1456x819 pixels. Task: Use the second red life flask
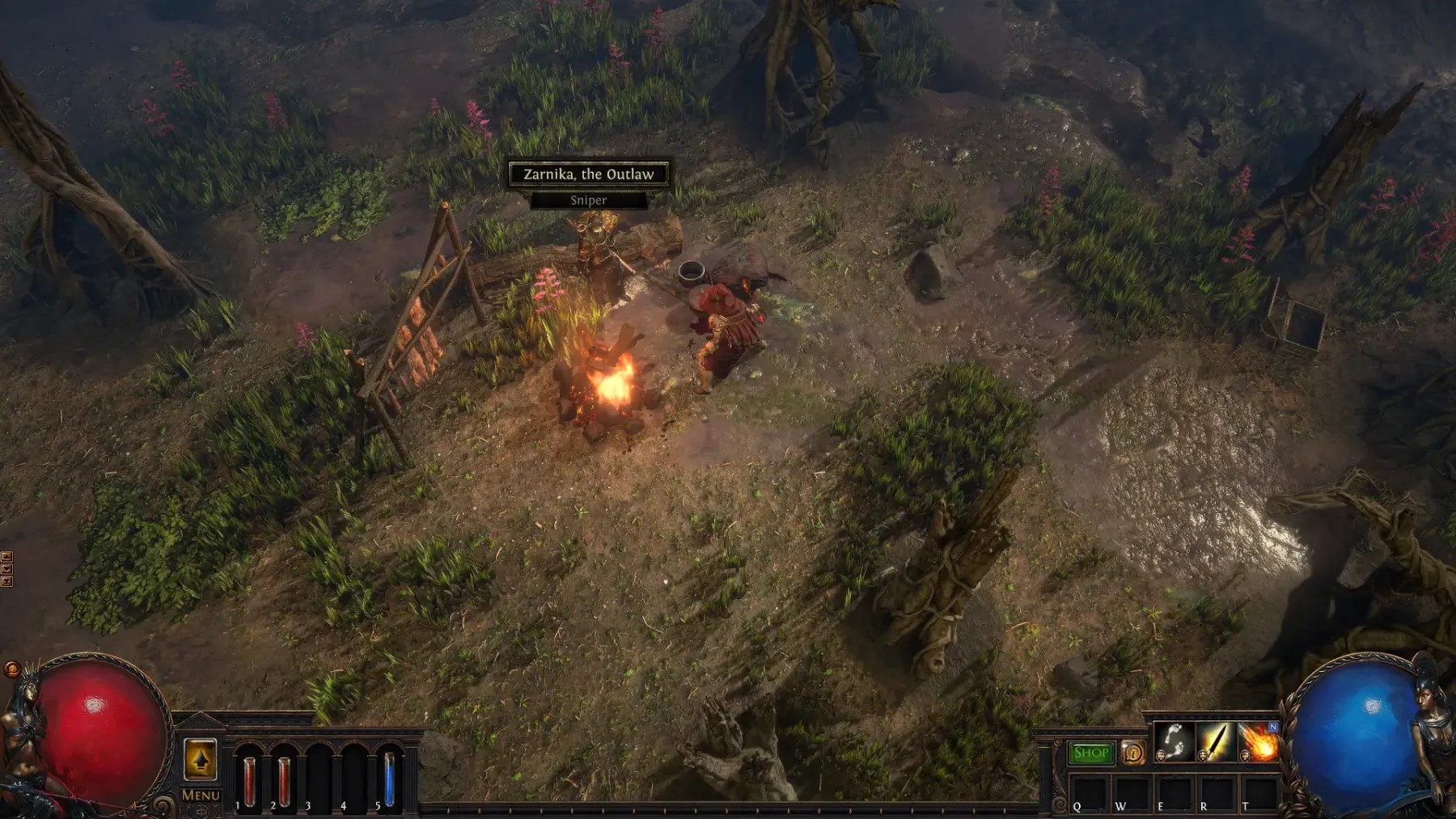(x=284, y=780)
